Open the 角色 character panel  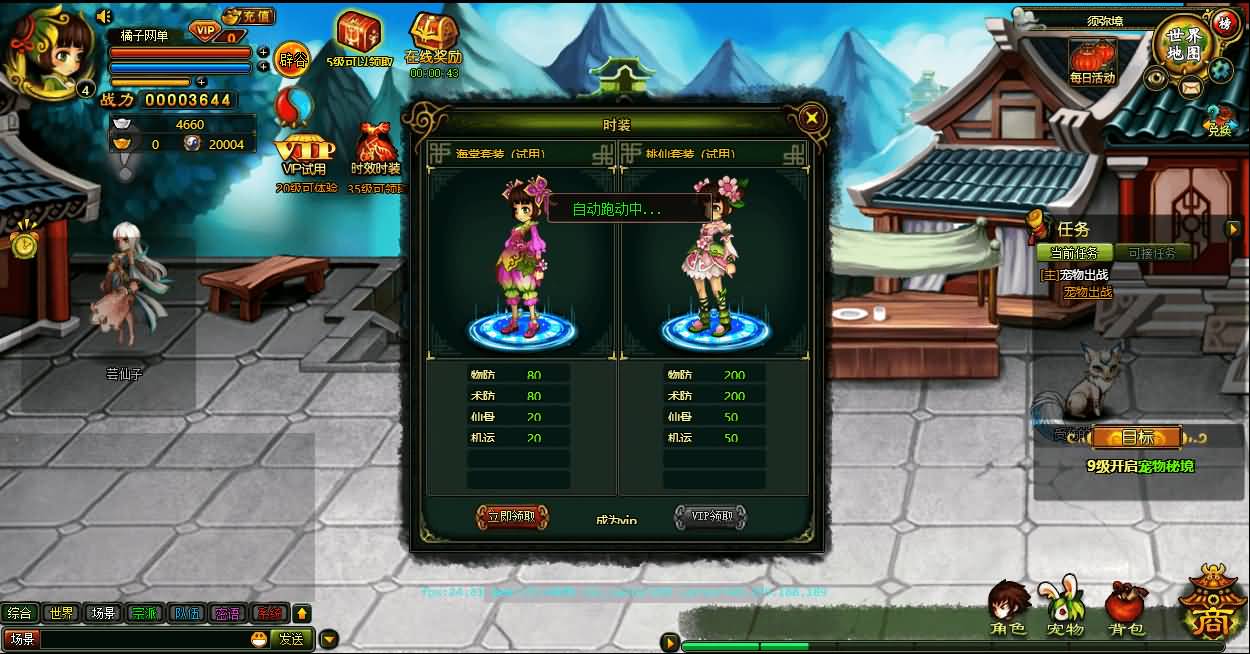pos(1008,609)
